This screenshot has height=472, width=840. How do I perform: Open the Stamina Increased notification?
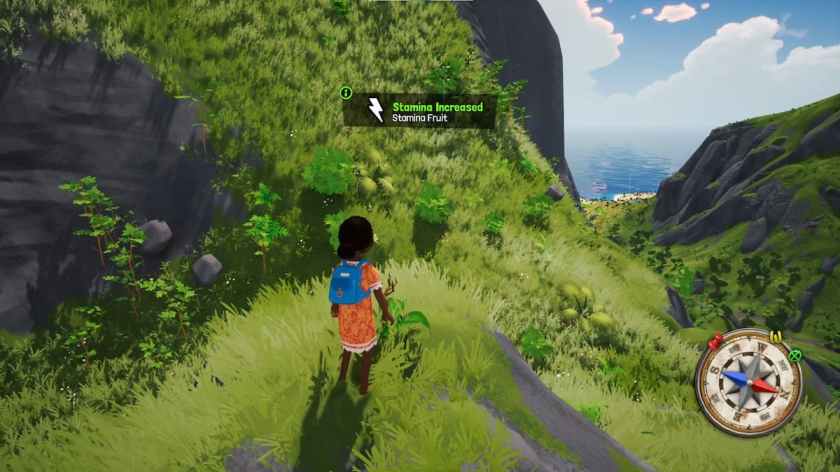[420, 111]
